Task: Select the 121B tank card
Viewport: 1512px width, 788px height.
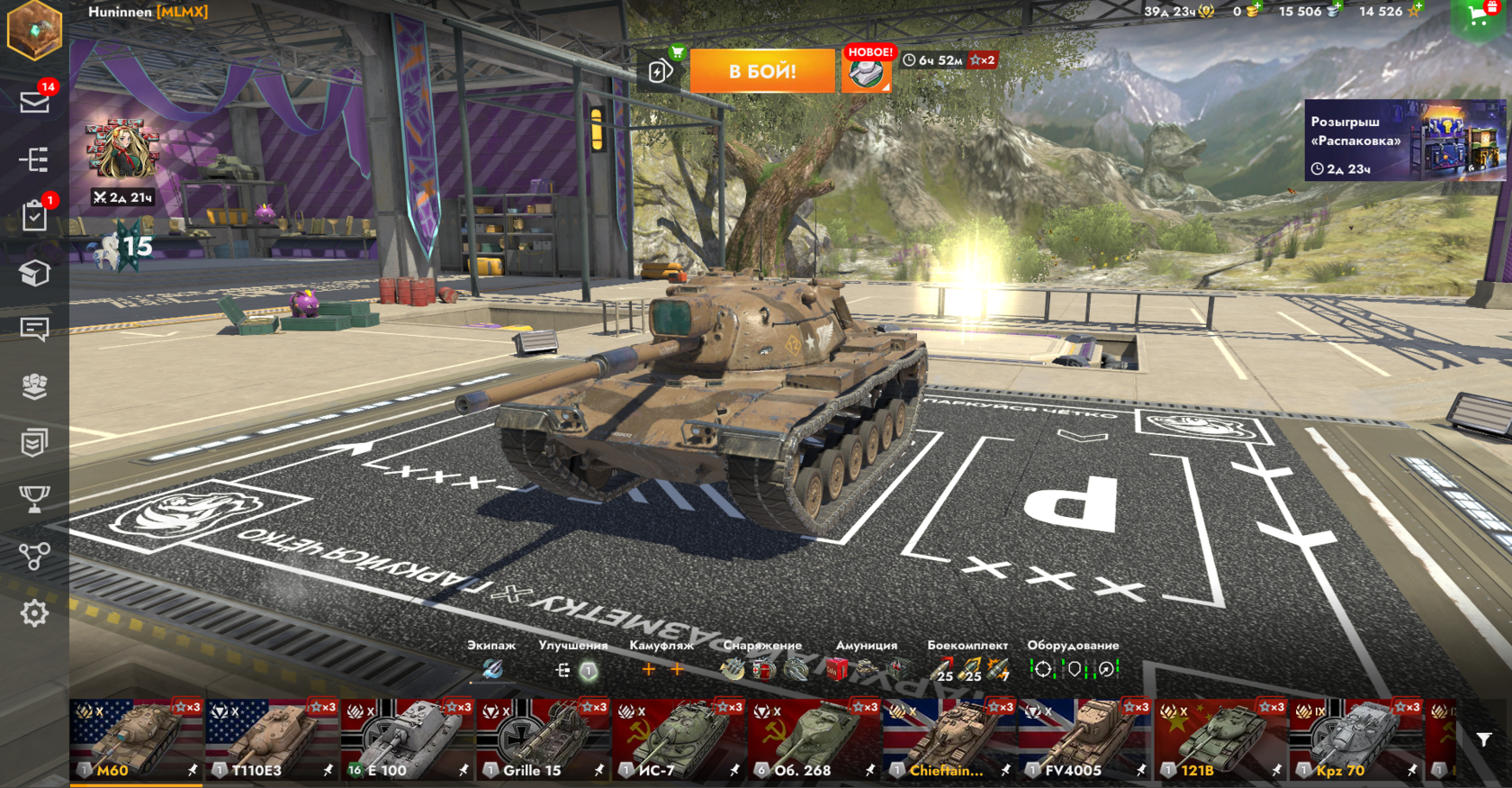Action: 1221,740
